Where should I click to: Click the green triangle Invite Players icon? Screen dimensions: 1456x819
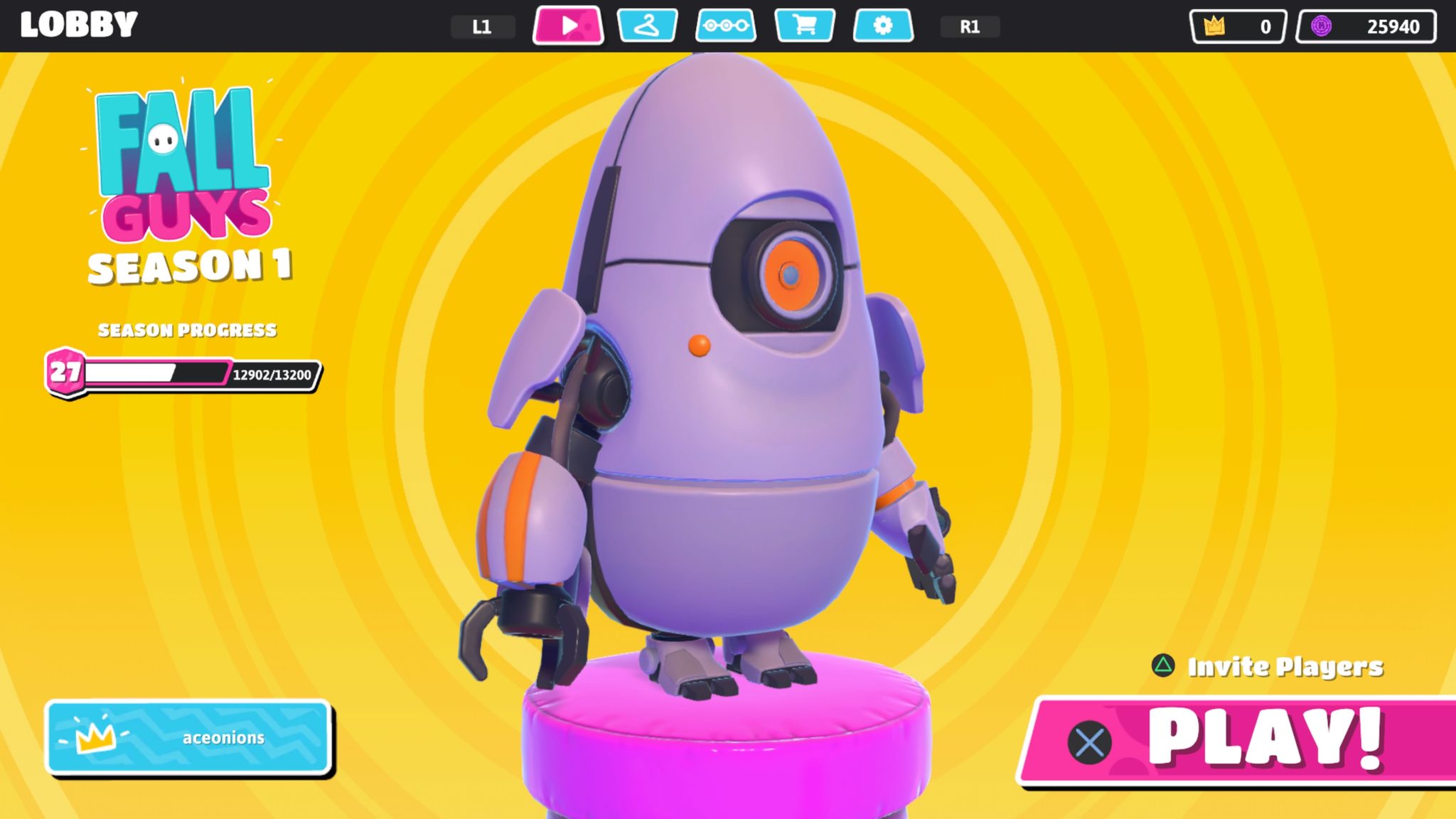click(1163, 667)
